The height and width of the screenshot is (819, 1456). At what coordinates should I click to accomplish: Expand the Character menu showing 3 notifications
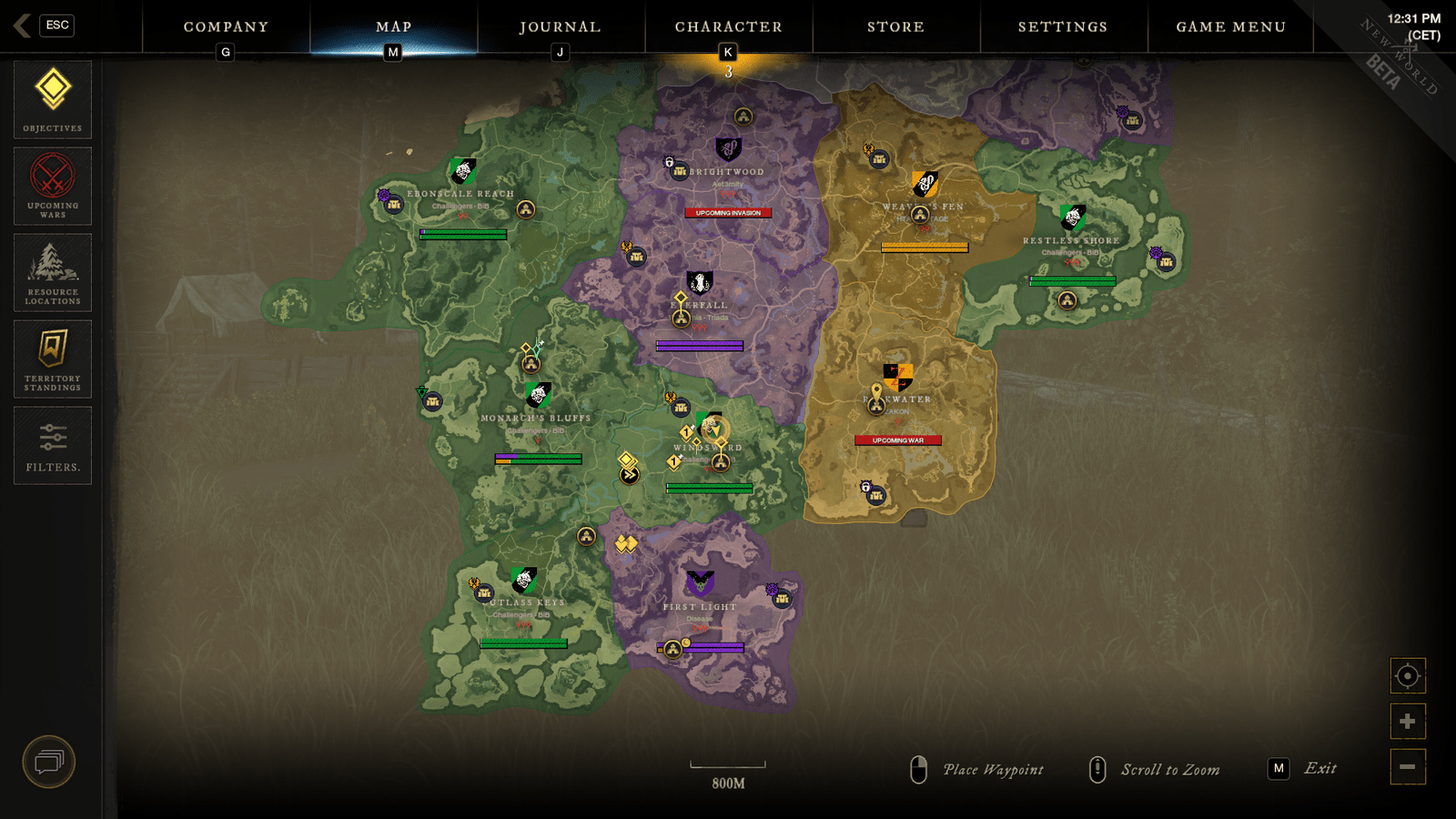(x=727, y=26)
